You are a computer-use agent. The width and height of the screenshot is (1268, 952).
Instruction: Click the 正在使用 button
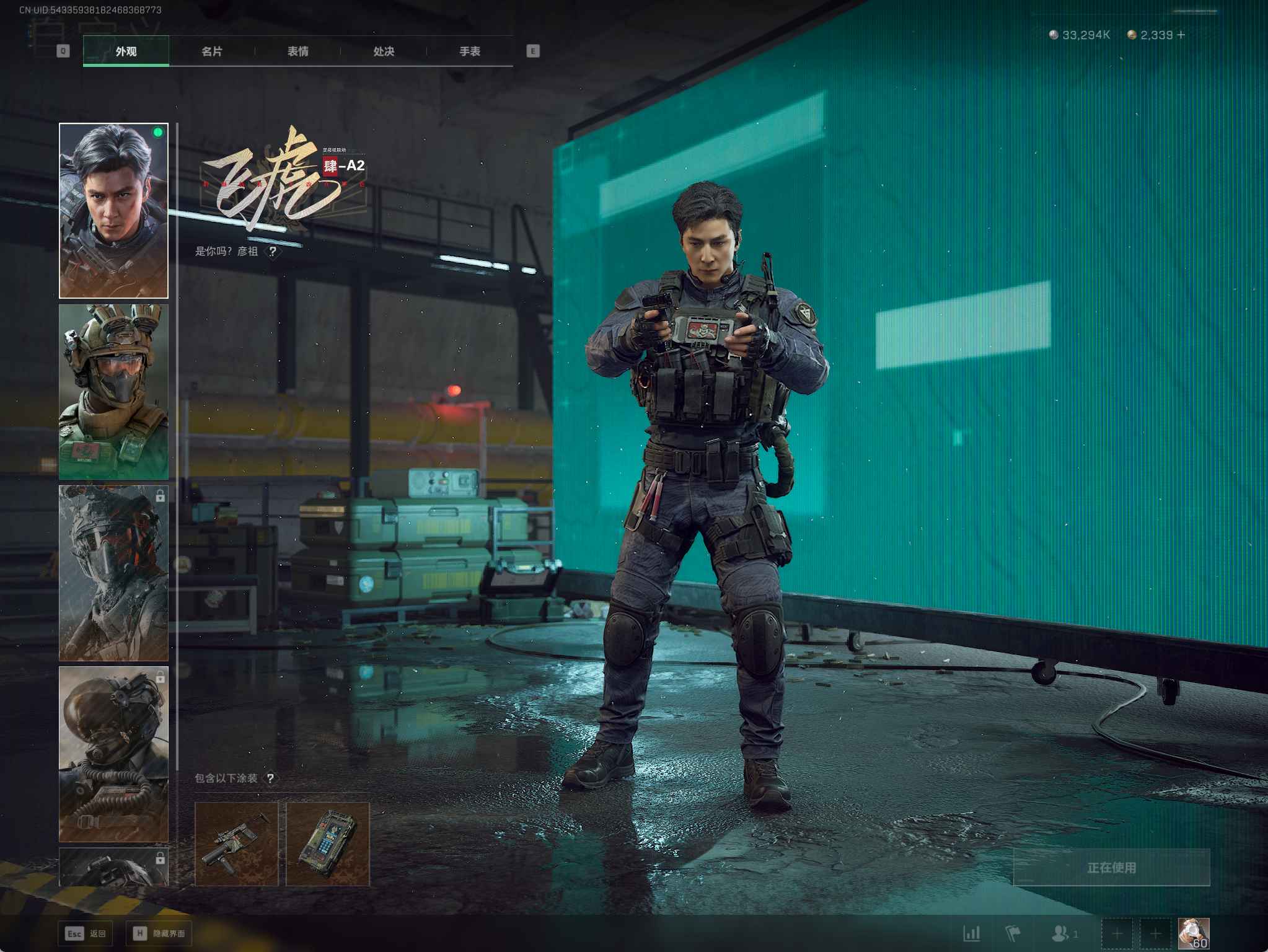(1111, 868)
